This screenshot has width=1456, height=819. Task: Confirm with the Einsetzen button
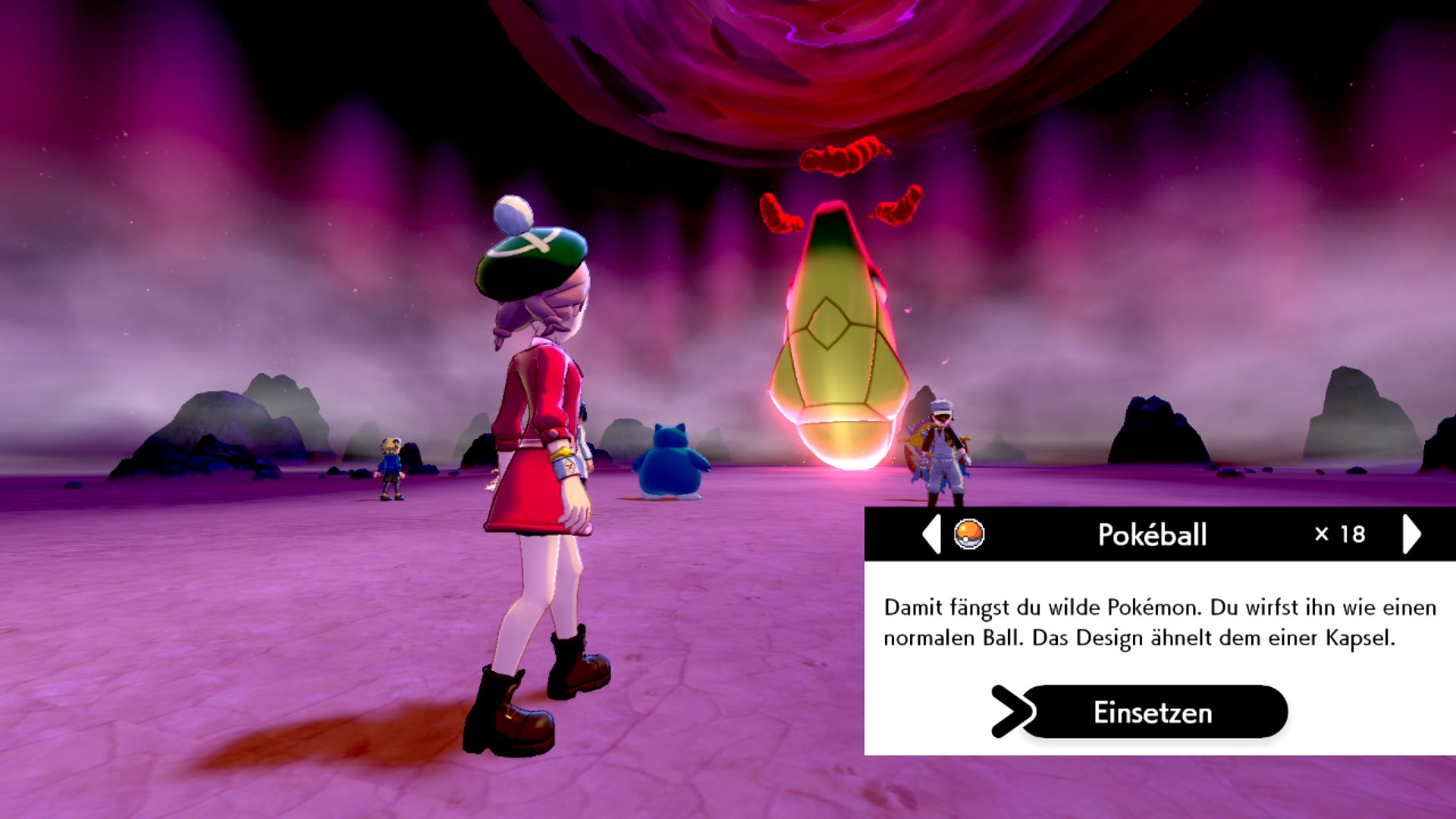1153,712
